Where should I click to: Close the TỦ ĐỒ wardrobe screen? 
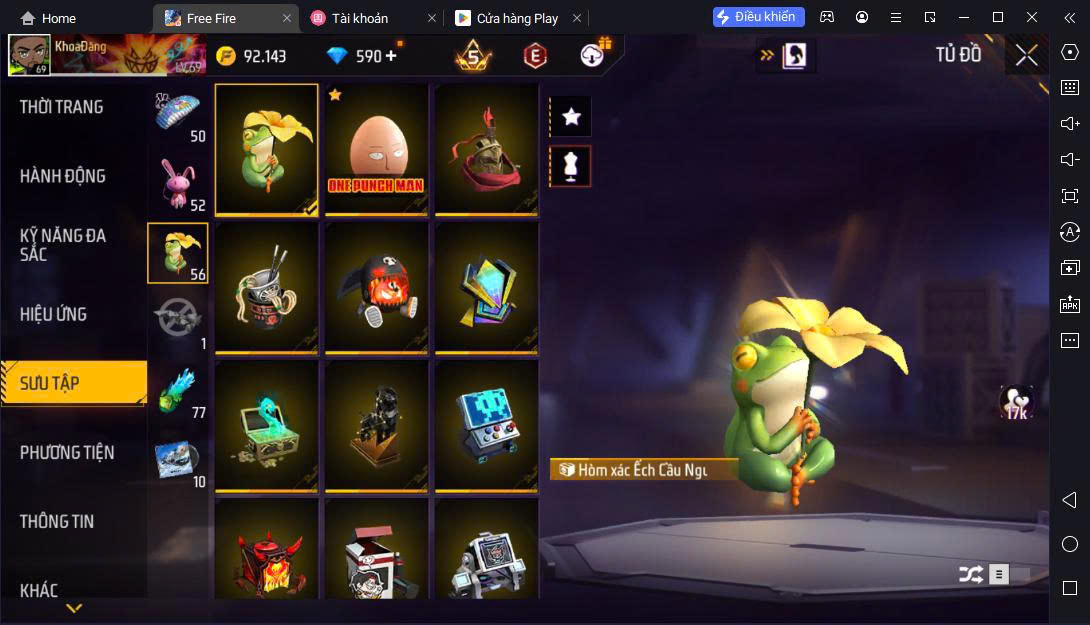[x=1026, y=55]
